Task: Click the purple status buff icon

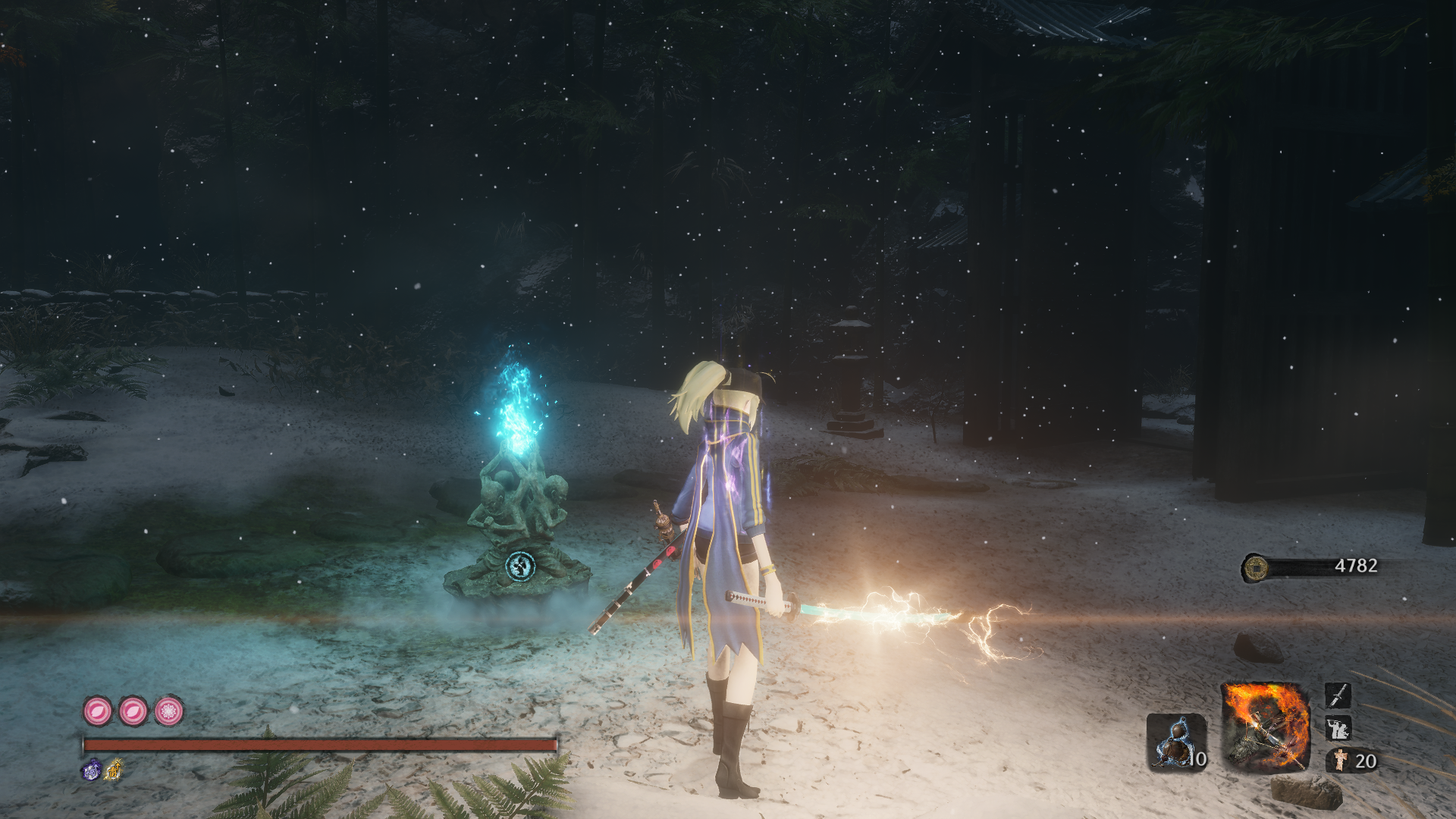Action: coord(91,770)
